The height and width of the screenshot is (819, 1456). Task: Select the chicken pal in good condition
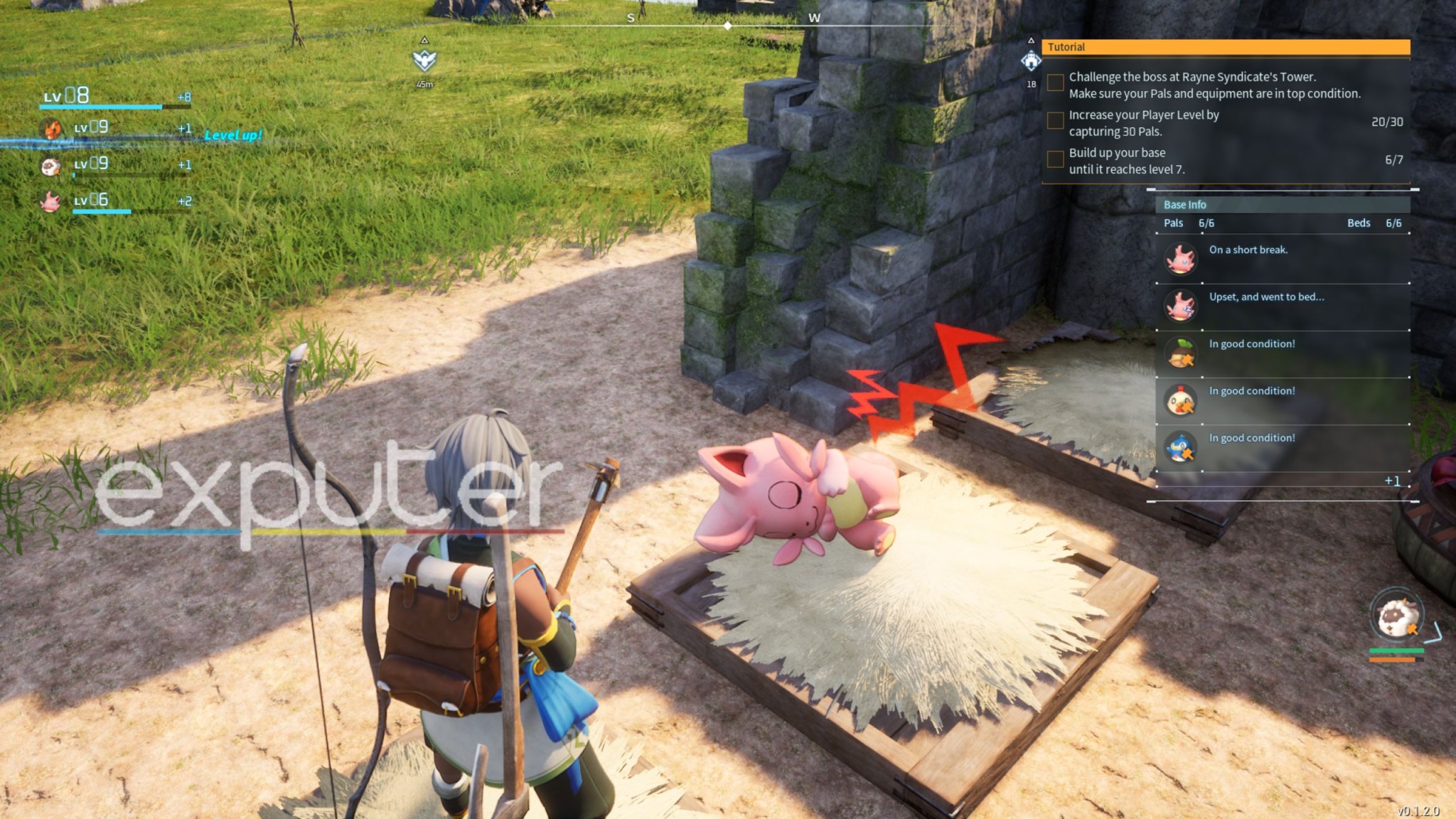tap(1180, 401)
